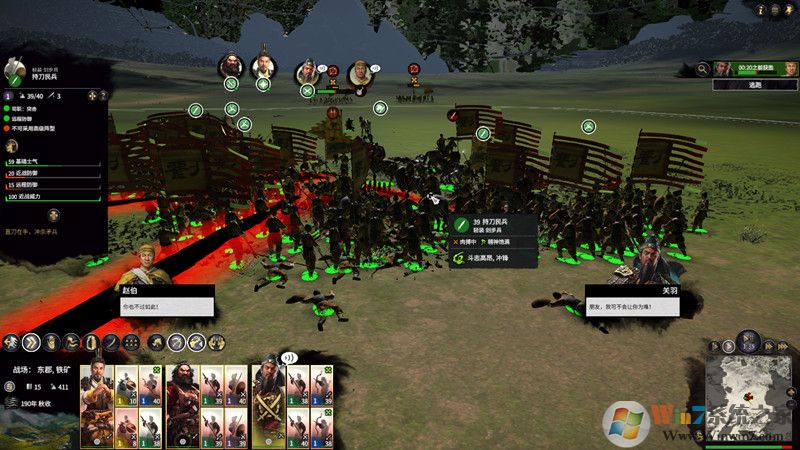Select the unit card showing 10 soldiers

[125, 386]
